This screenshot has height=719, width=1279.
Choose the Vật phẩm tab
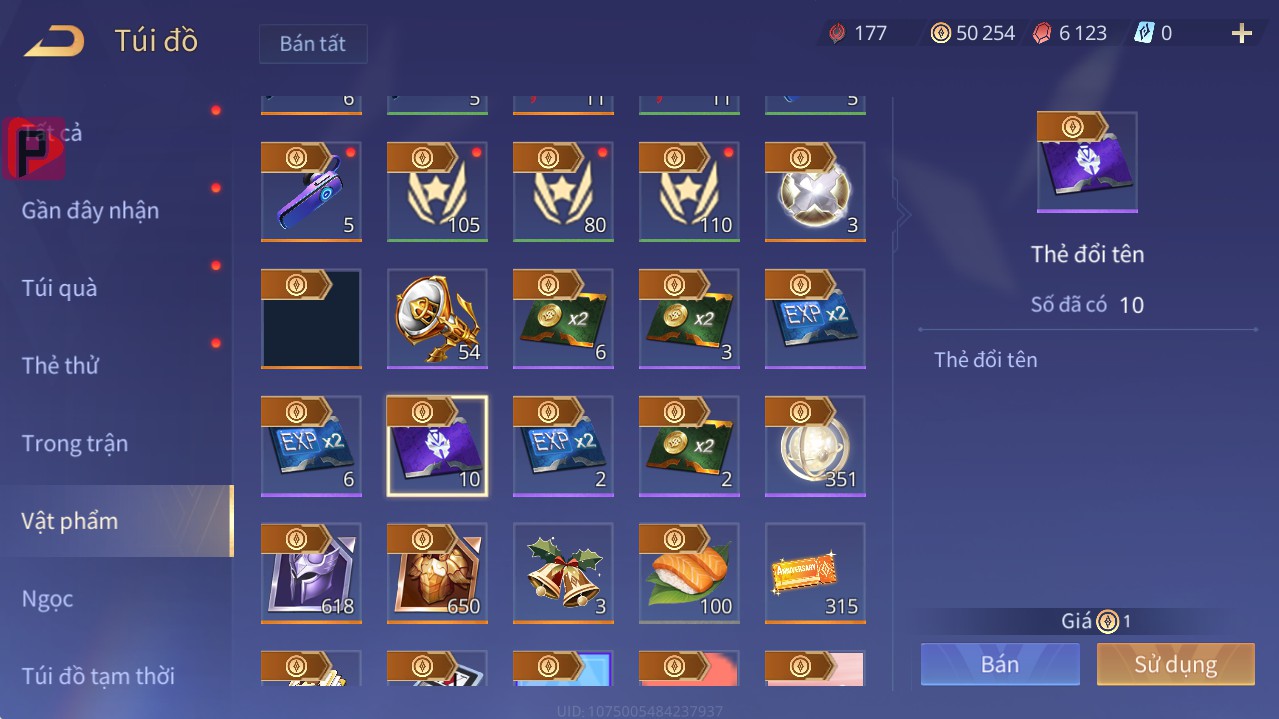(x=70, y=521)
